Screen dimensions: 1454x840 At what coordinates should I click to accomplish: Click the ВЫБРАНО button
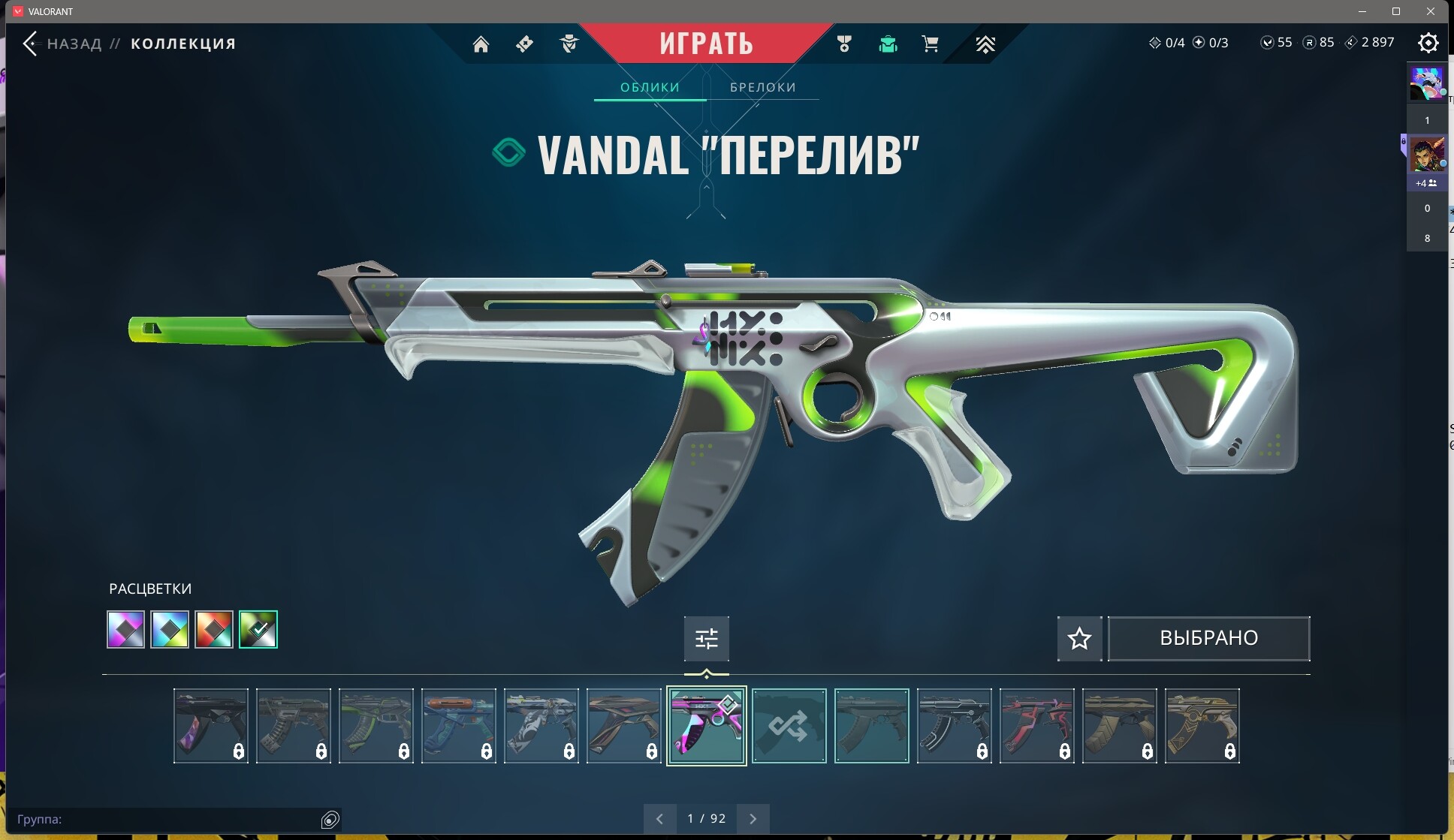[1208, 638]
